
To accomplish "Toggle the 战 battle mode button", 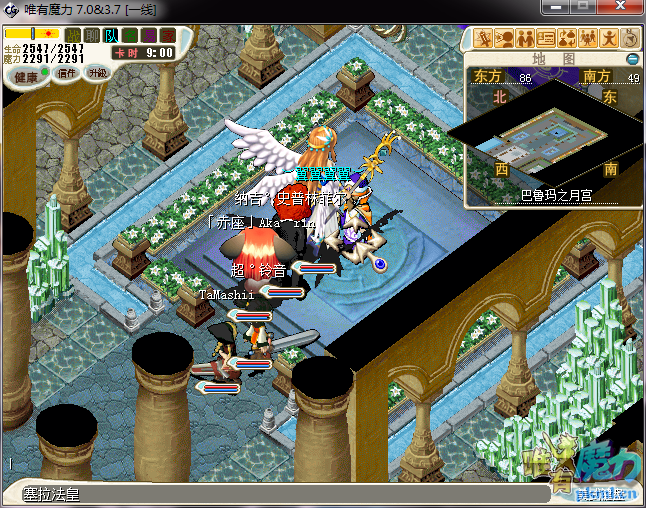I will point(74,36).
